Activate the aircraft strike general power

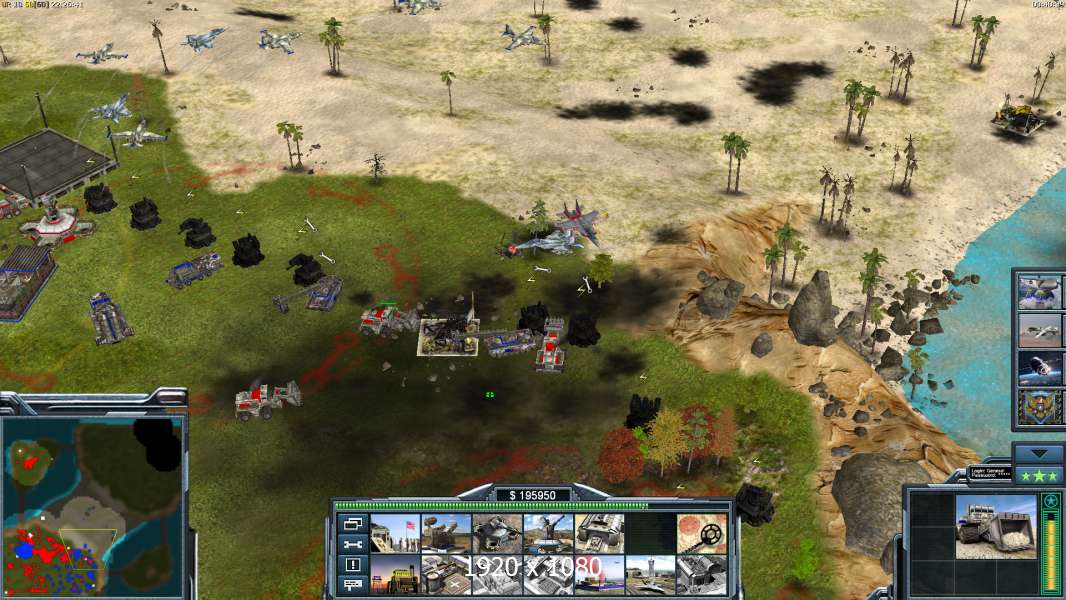(1039, 292)
